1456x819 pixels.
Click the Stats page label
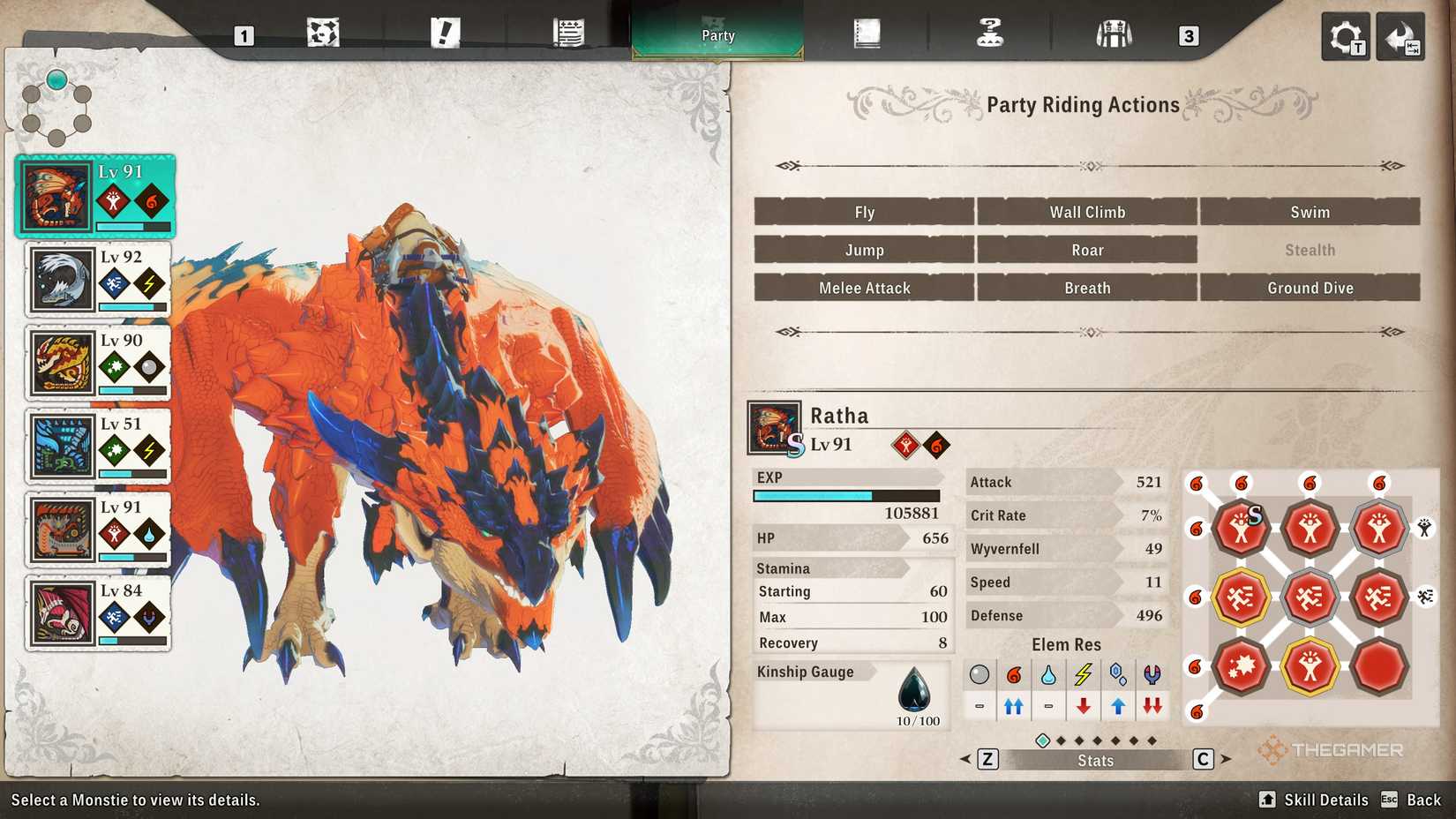click(x=1094, y=760)
